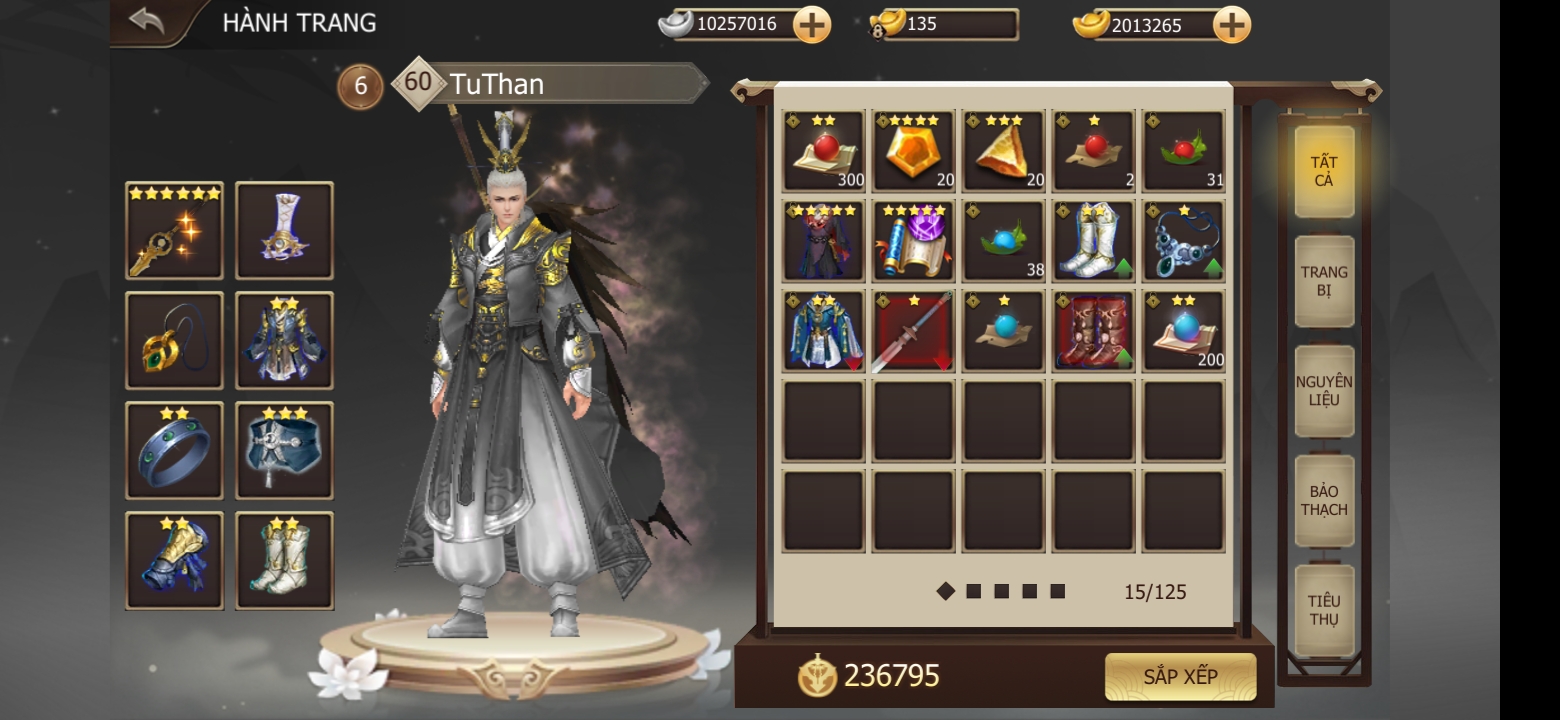
Task: Pick the purple orb scroll item
Action: [x=914, y=241]
